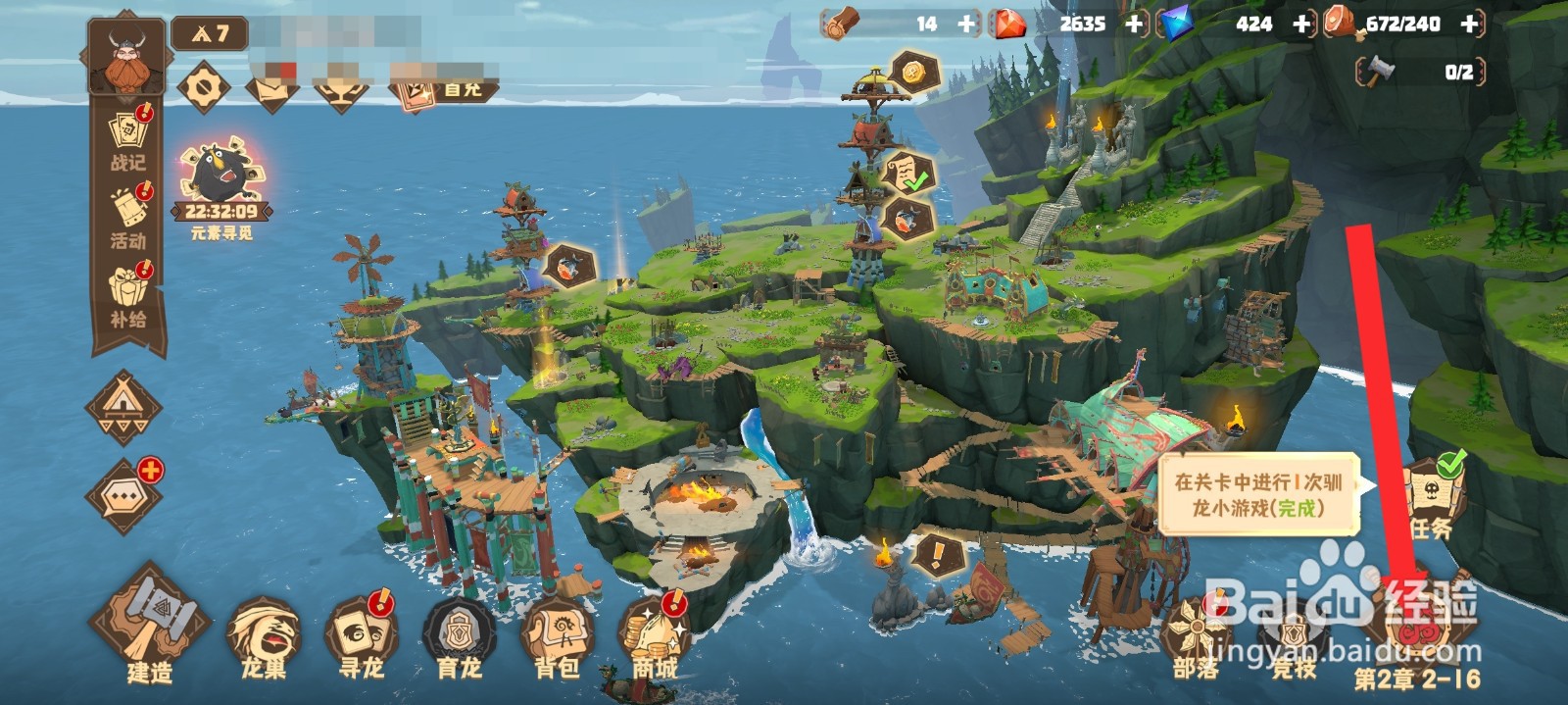Add more wood with the plus button
The width and height of the screenshot is (1568, 705).
coord(967,25)
